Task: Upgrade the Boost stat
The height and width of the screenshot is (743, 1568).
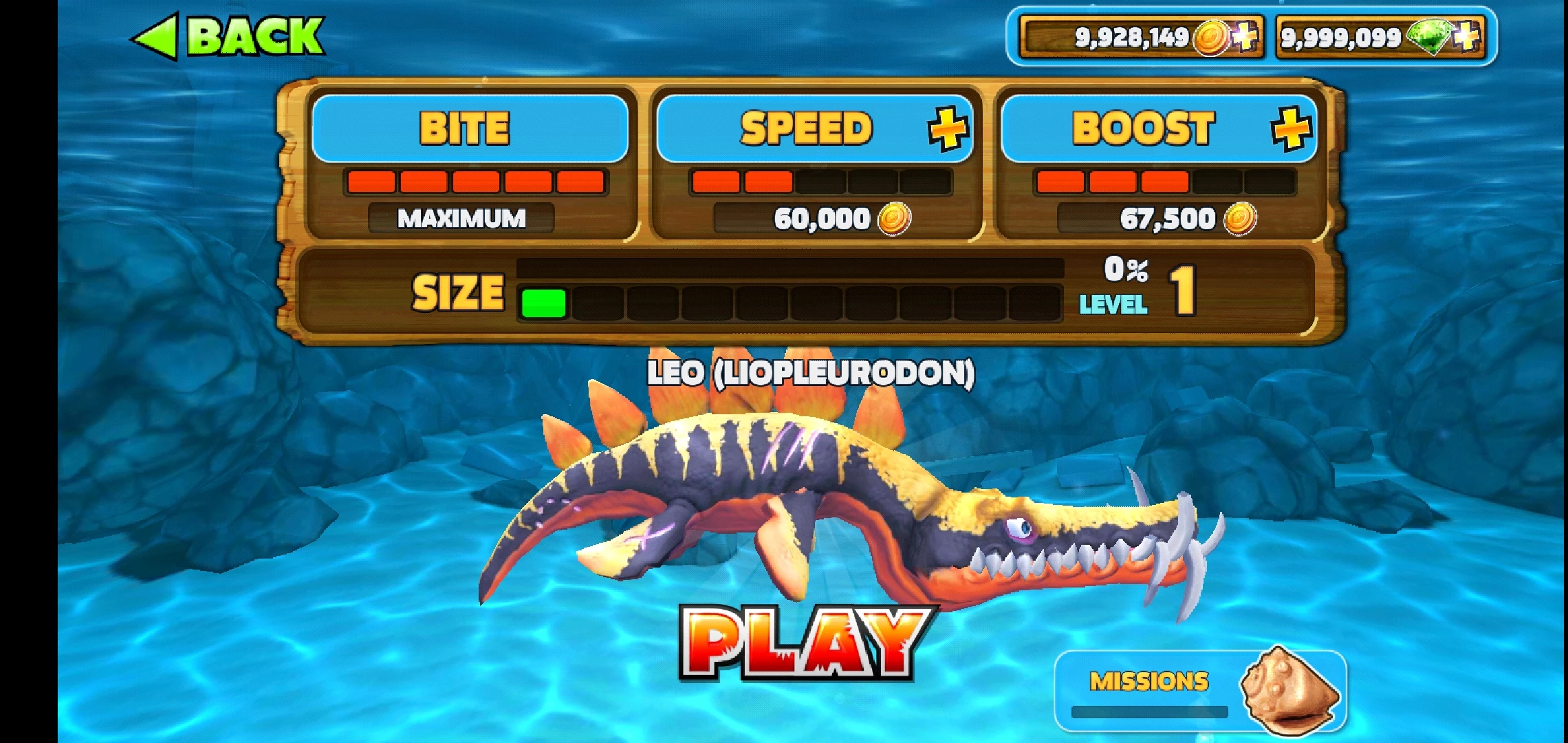Action: coord(1291,129)
